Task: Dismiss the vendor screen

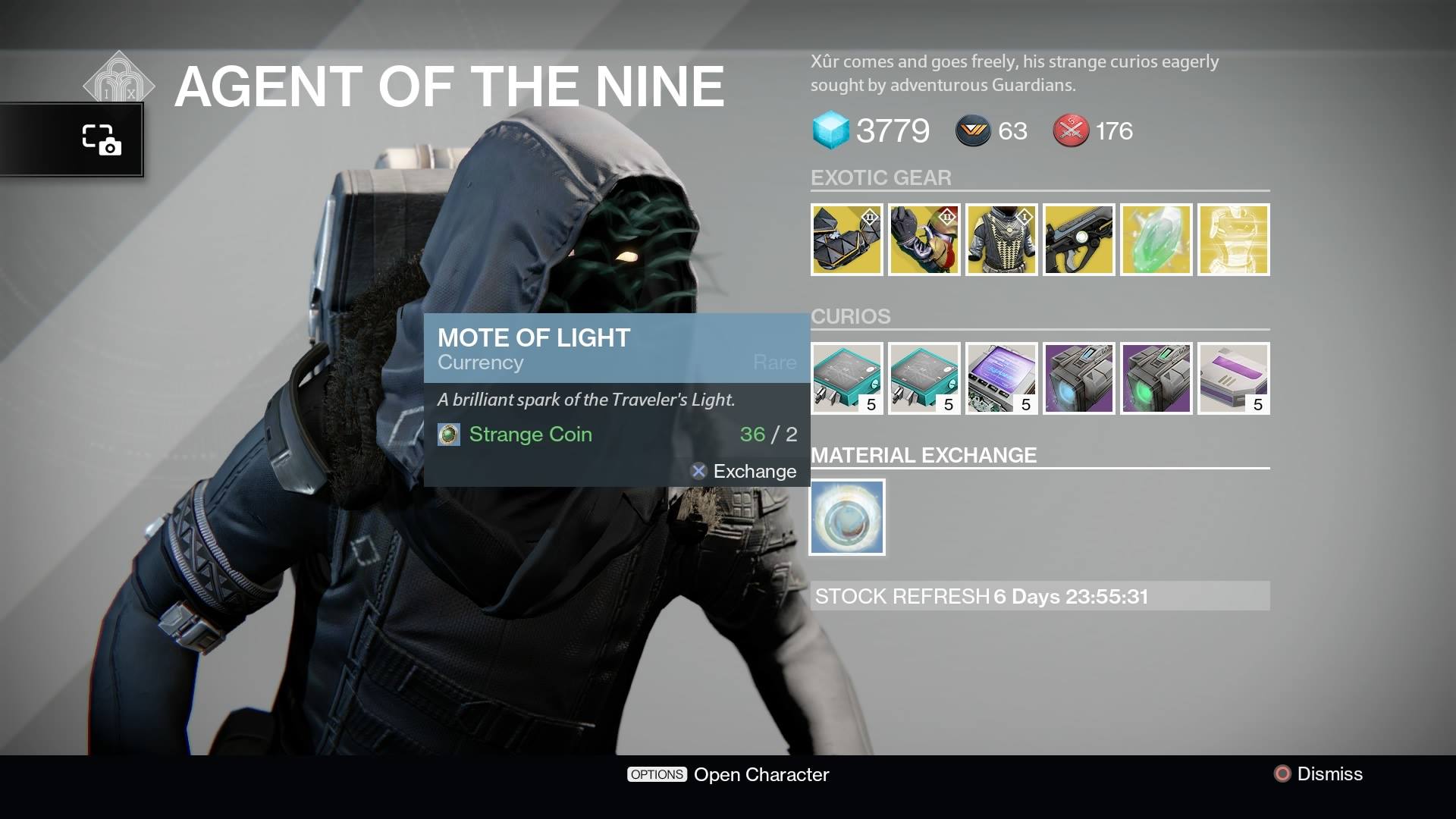Action: pyautogui.click(x=1332, y=774)
